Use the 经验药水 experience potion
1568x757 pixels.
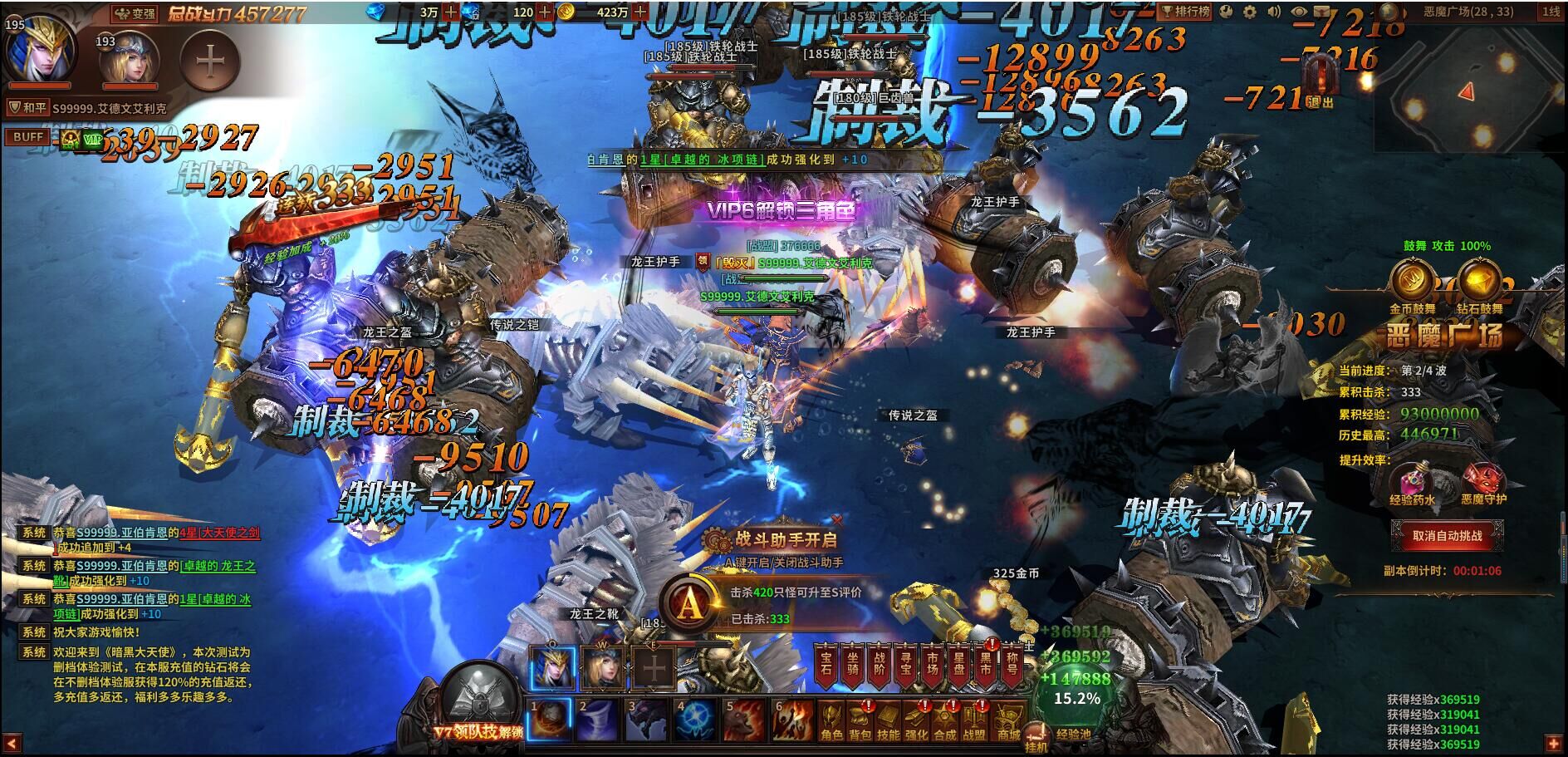click(1412, 481)
